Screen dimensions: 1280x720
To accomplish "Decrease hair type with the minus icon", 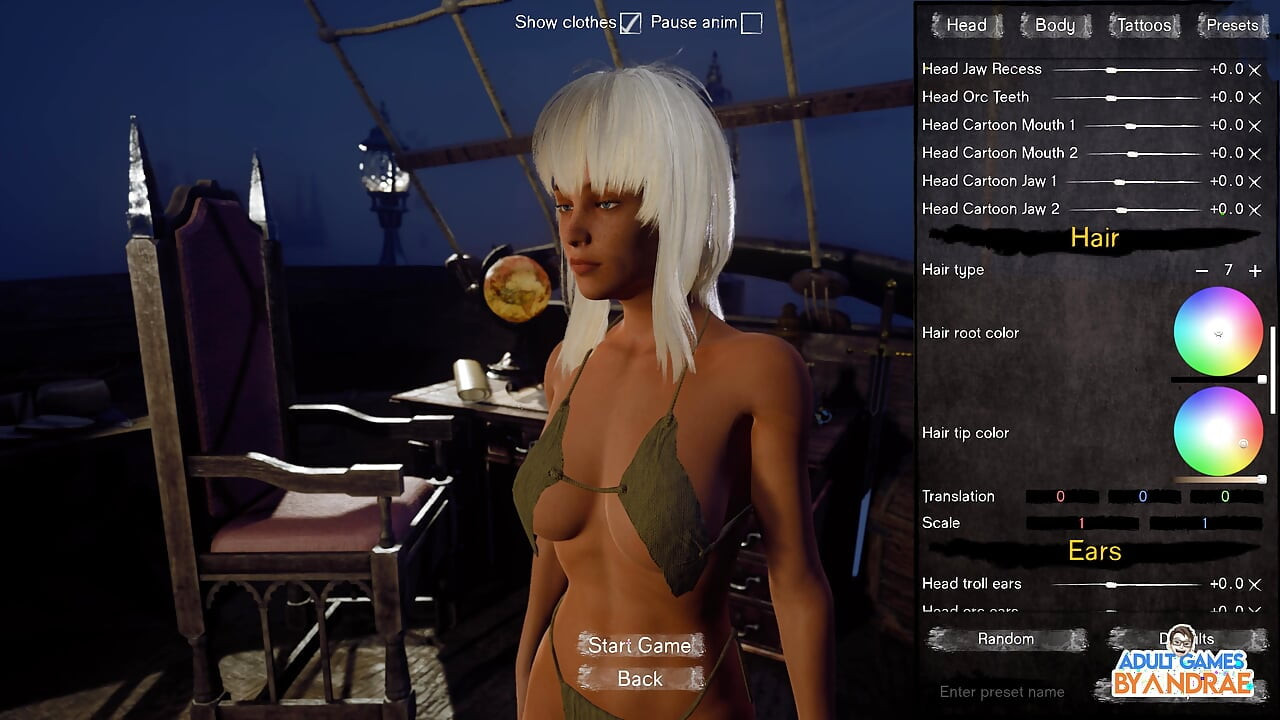I will [1201, 270].
